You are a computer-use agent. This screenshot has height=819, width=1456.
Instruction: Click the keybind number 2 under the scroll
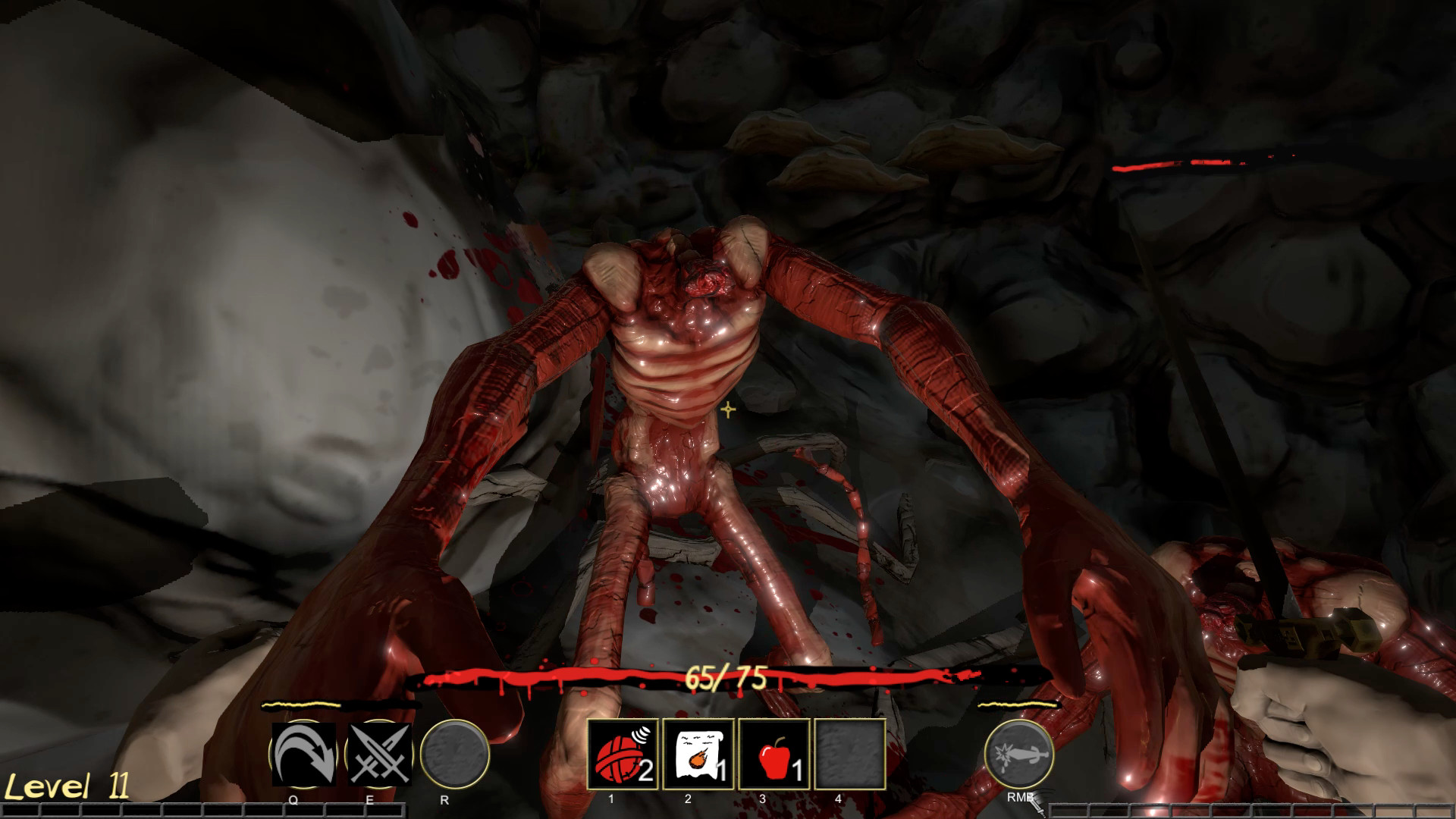coord(686,798)
